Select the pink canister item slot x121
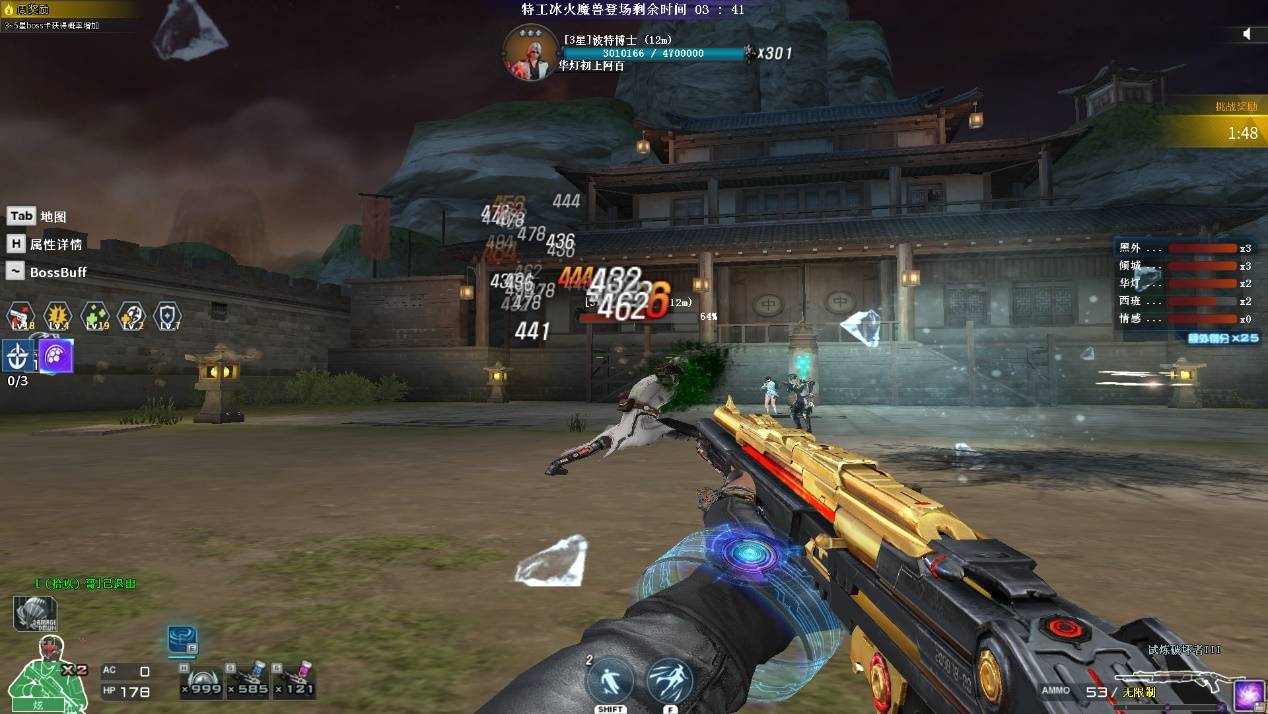This screenshot has width=1268, height=714. 295,678
